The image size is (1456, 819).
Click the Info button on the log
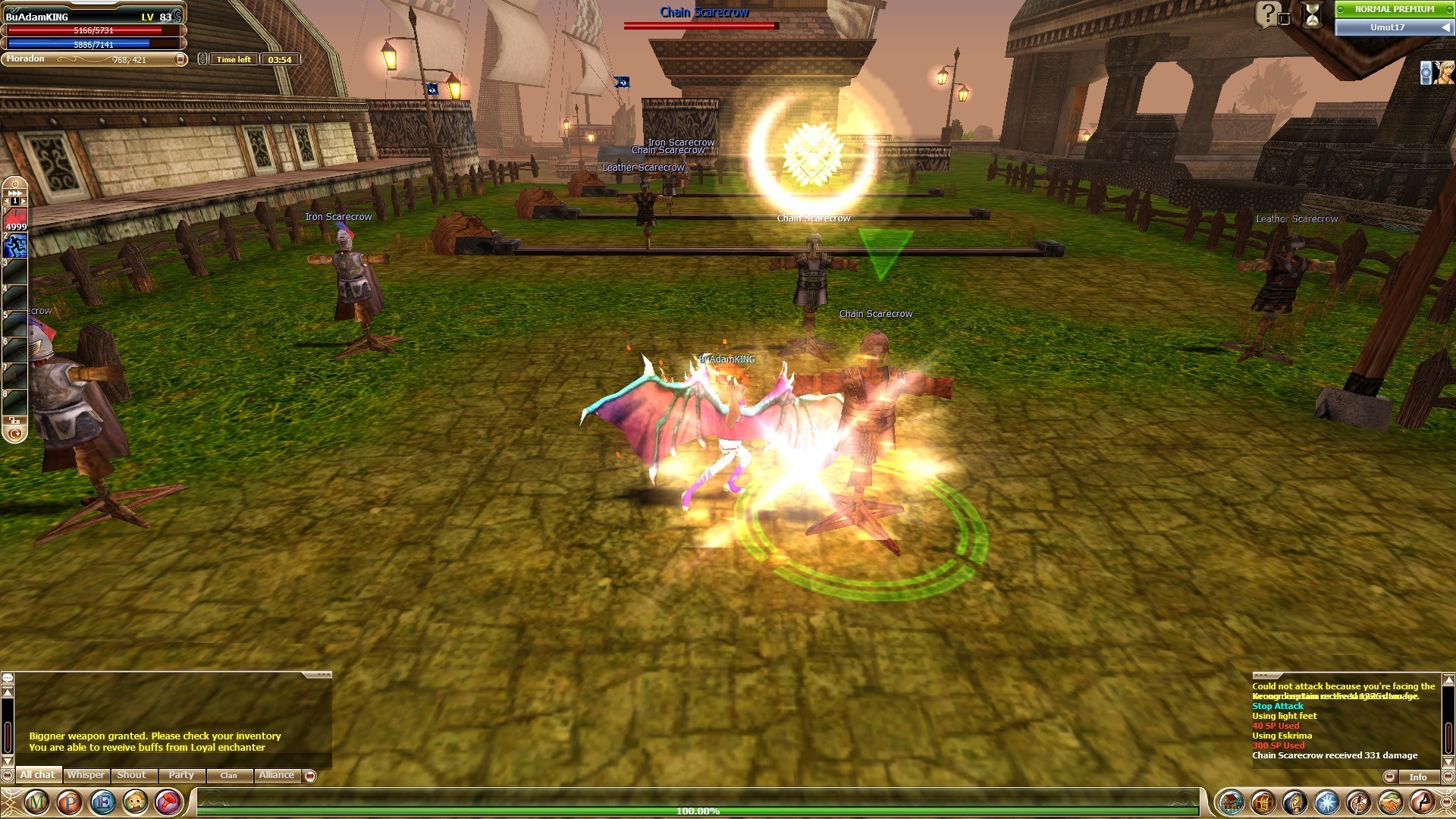click(x=1417, y=777)
